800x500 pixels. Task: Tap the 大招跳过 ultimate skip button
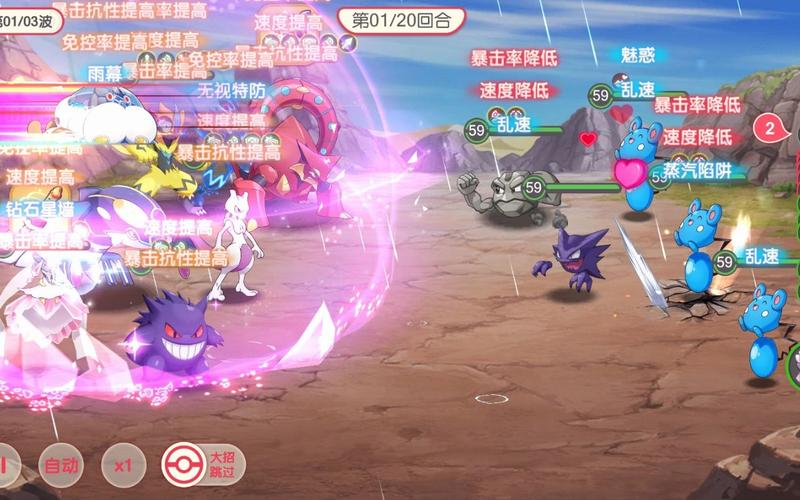tap(203, 465)
